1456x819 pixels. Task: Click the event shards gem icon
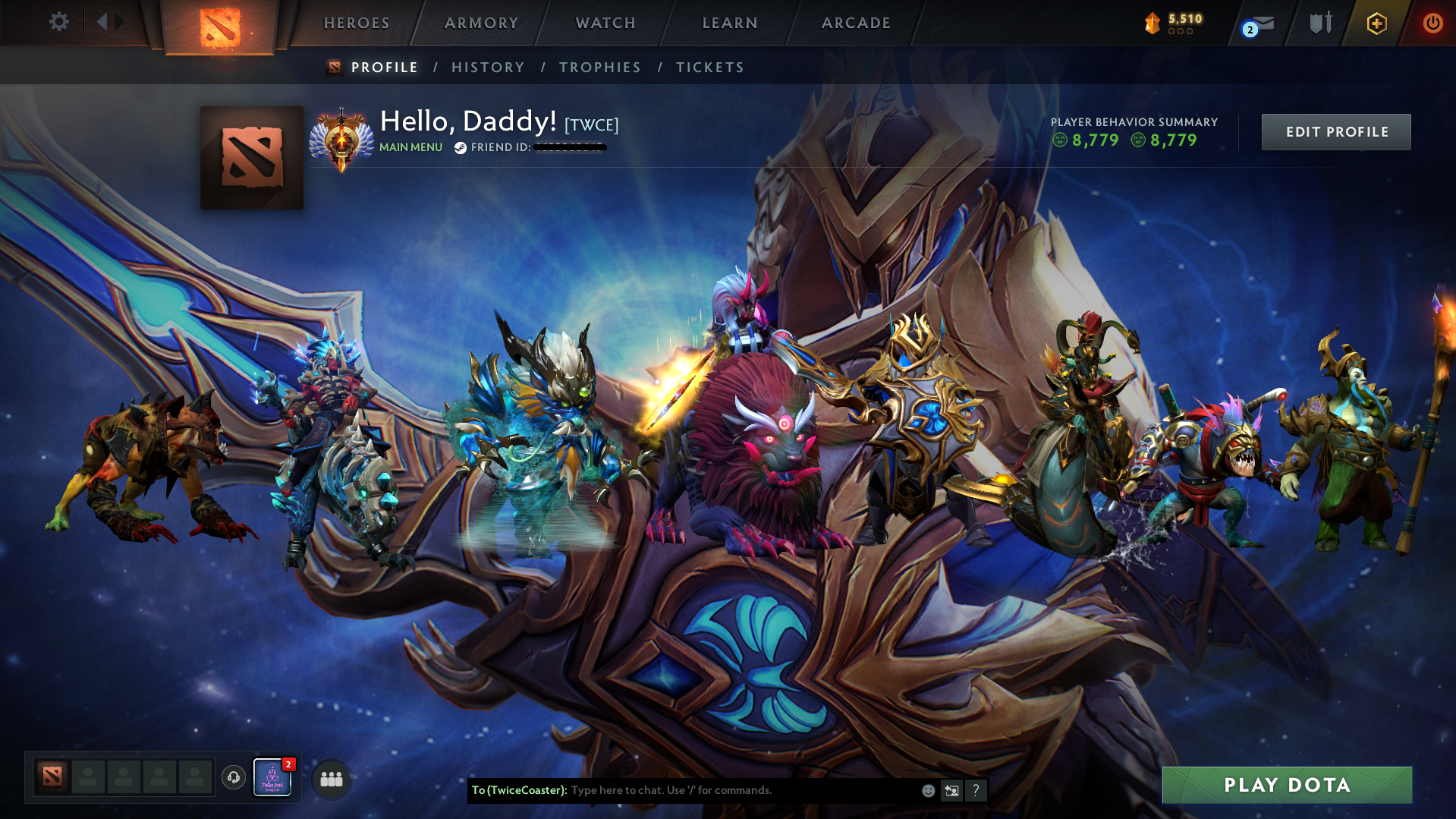(1153, 24)
